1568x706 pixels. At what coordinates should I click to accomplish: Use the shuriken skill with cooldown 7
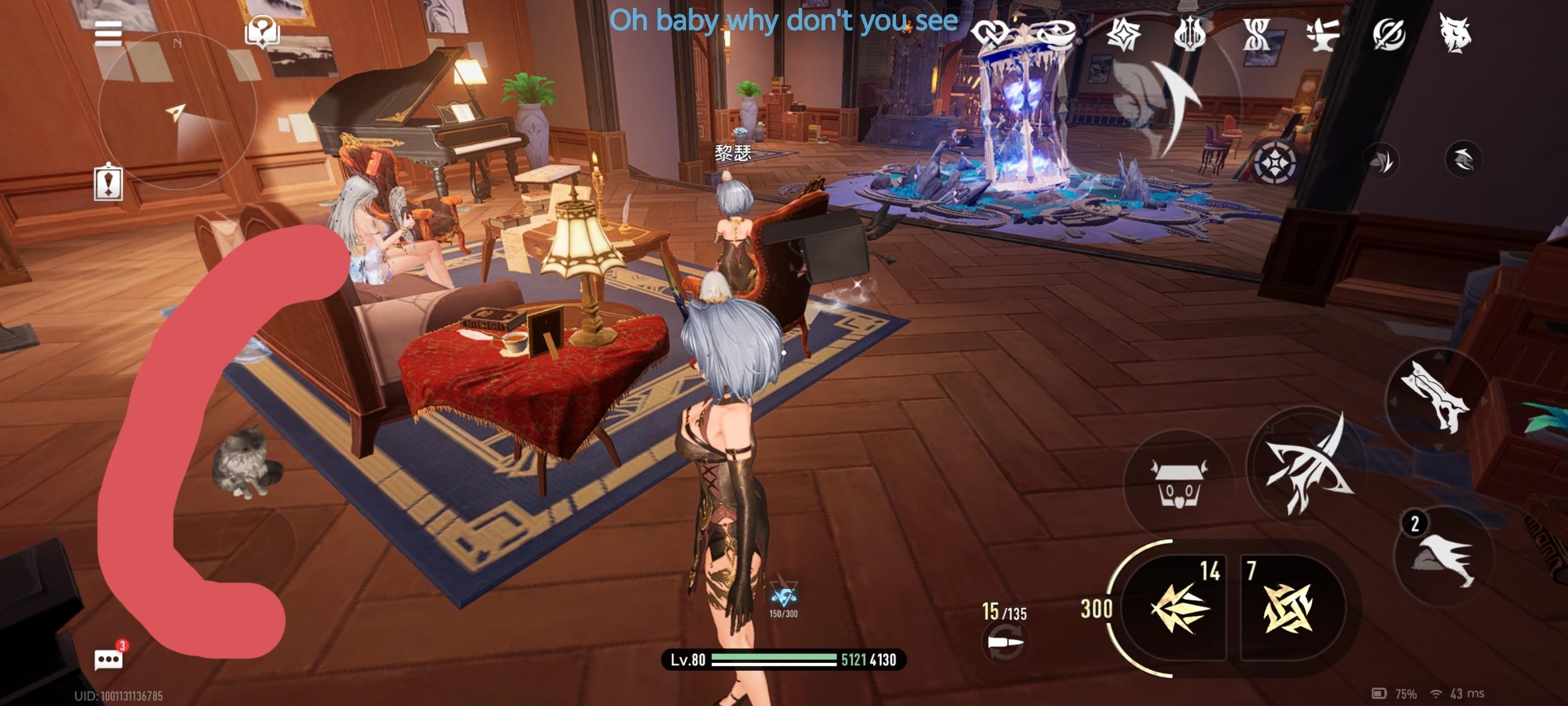point(1288,608)
